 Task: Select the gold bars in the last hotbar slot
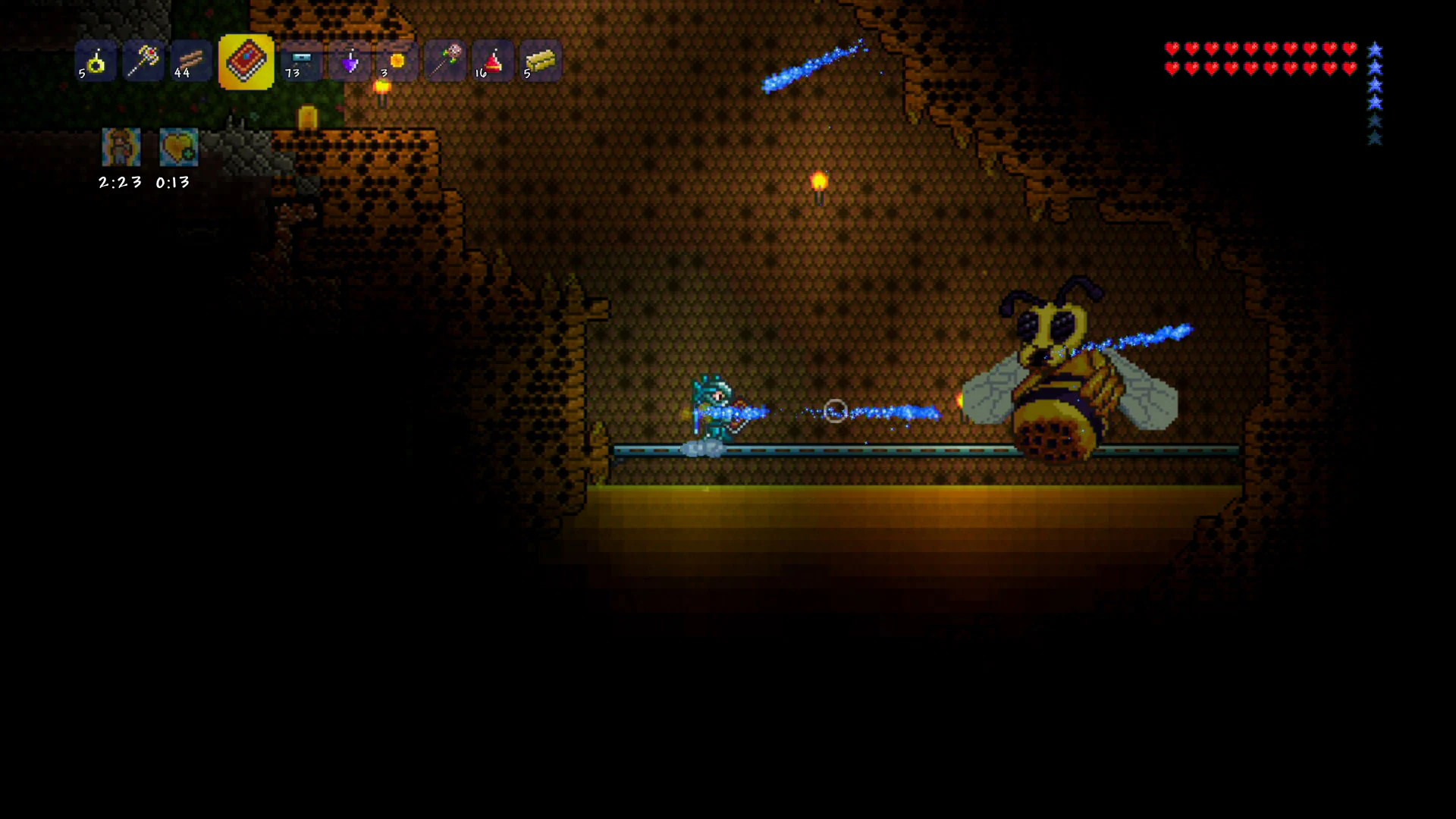pos(539,62)
